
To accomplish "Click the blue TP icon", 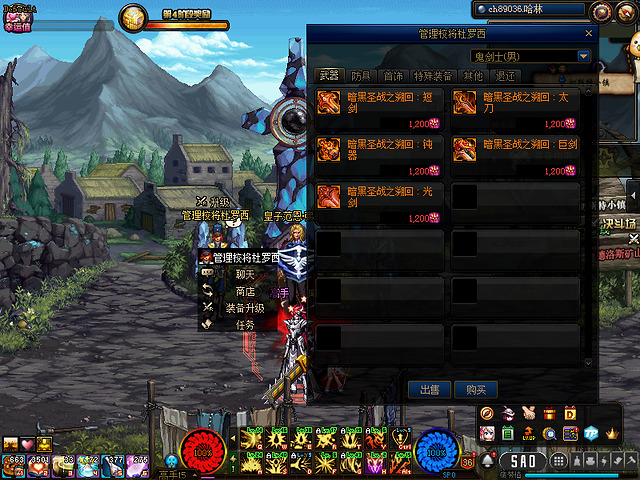I will click(x=591, y=434).
